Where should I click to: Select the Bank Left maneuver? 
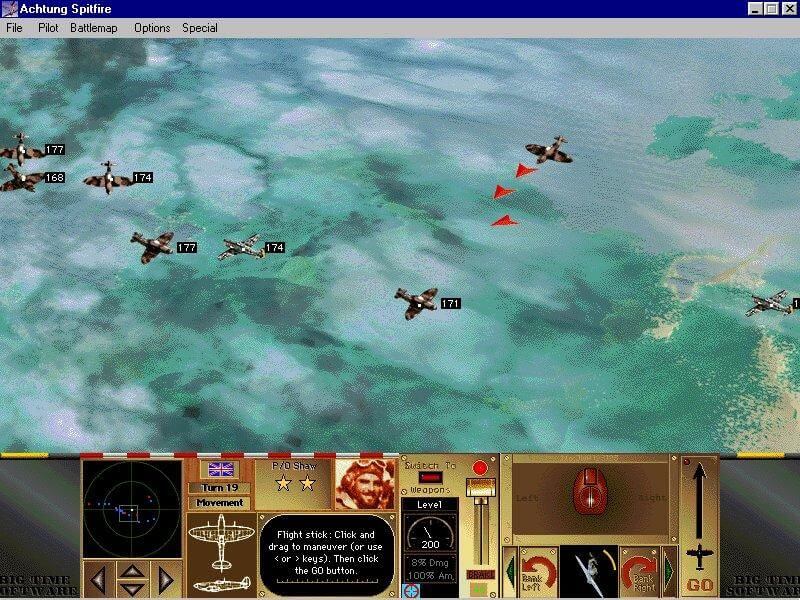pyautogui.click(x=538, y=571)
